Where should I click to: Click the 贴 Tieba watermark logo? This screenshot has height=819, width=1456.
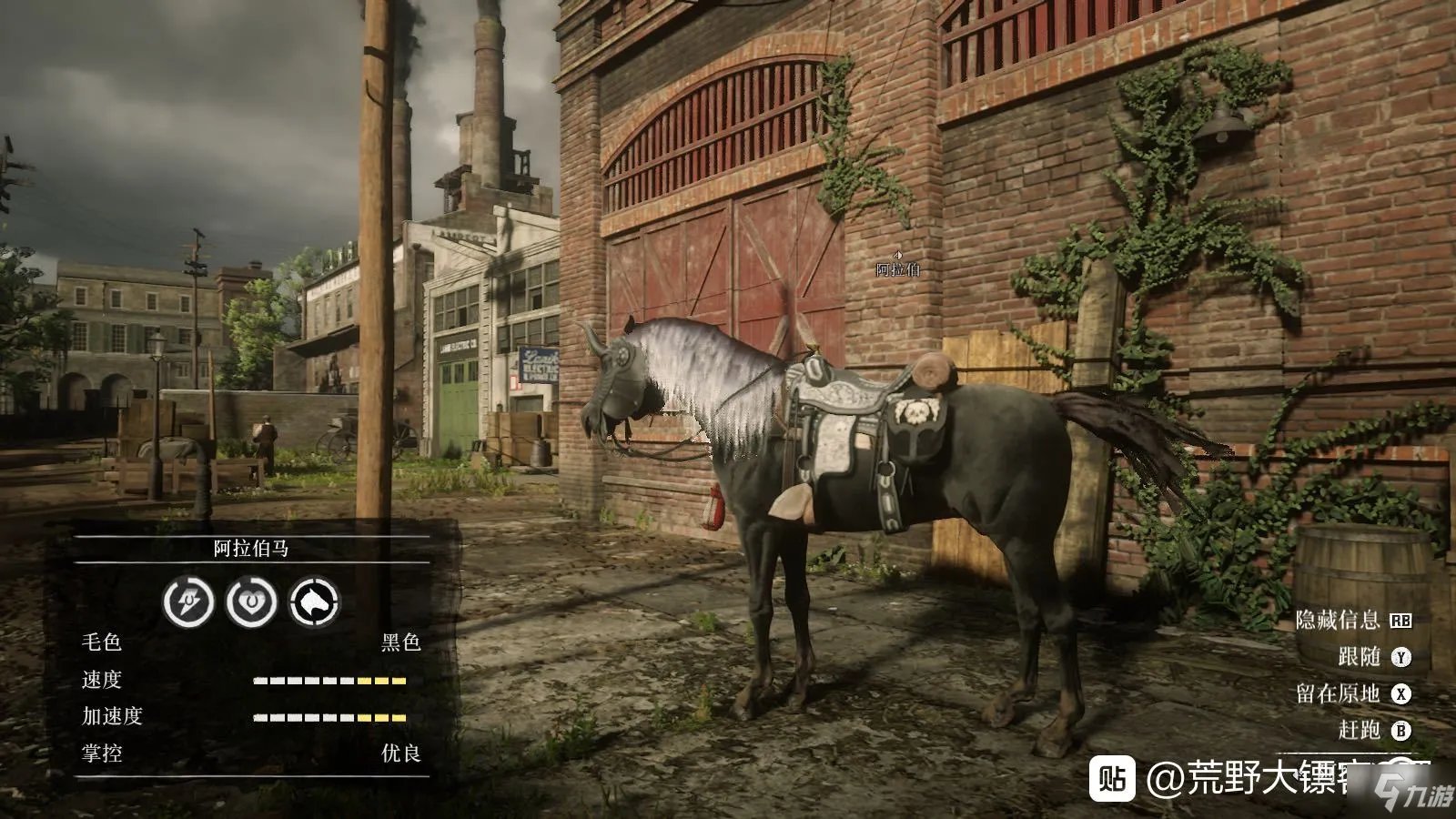click(1112, 779)
